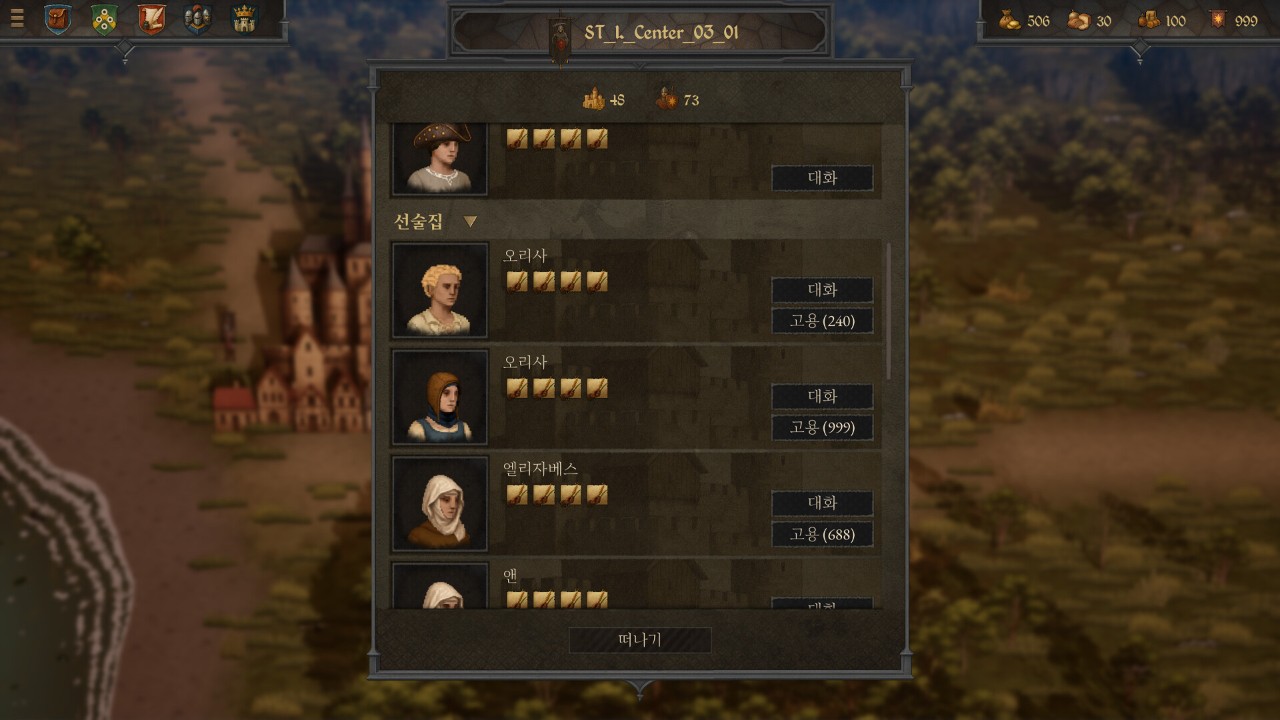Select the blond 오리사 portrait

[440, 290]
